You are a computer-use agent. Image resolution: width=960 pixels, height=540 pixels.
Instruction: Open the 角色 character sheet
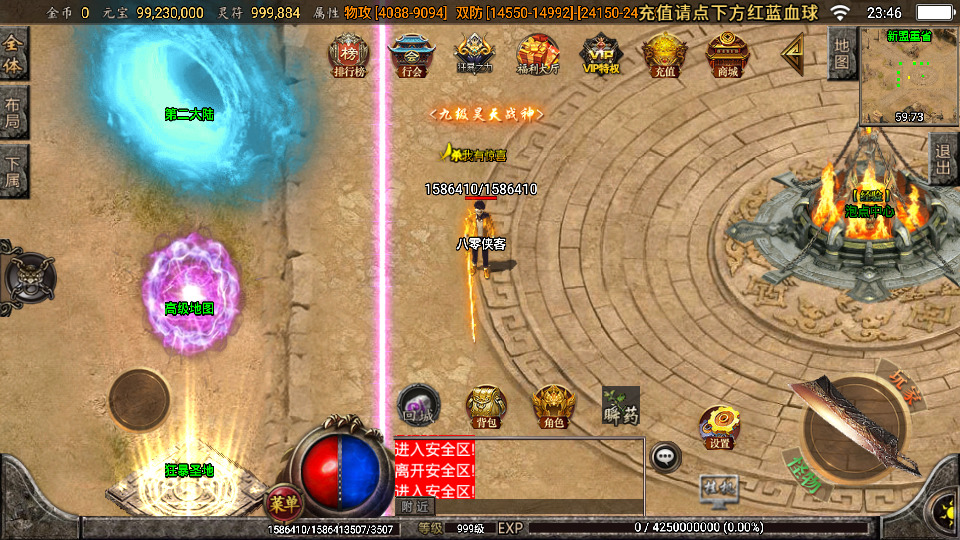(x=553, y=405)
